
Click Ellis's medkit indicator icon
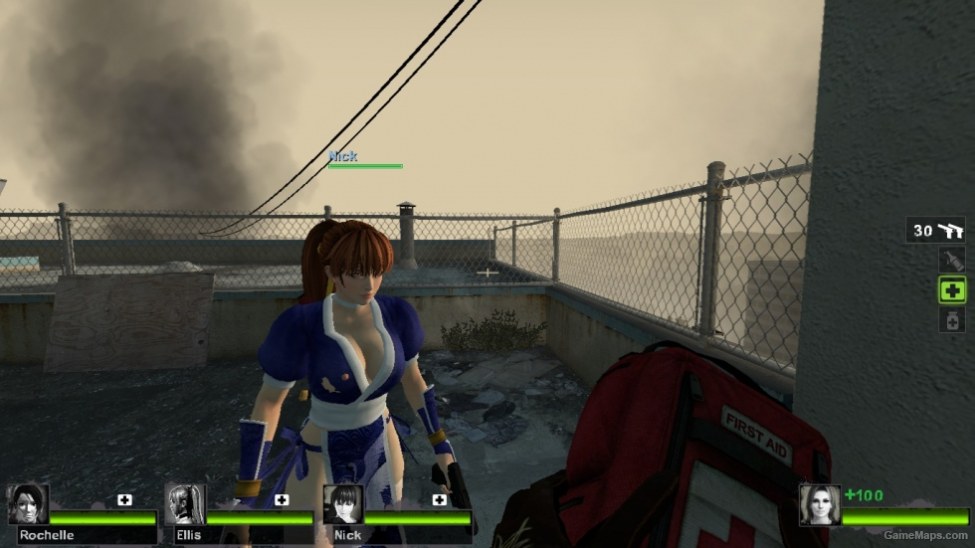(x=282, y=499)
